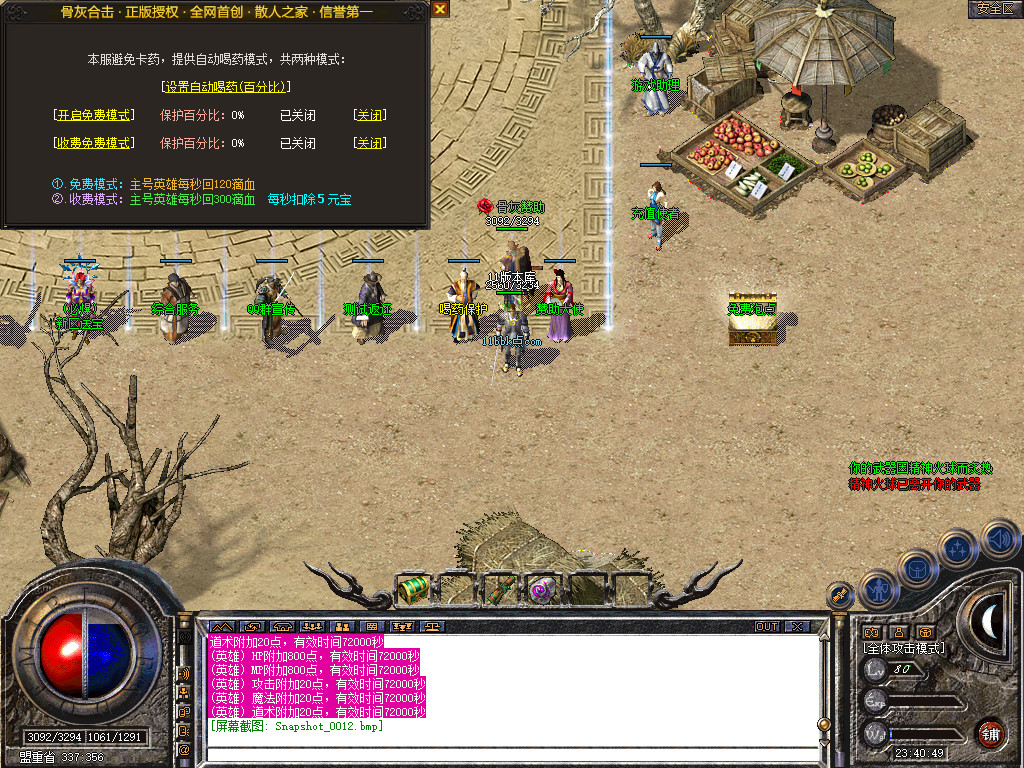
Task: Toggle sound with the speaker button
Action: [x=999, y=538]
